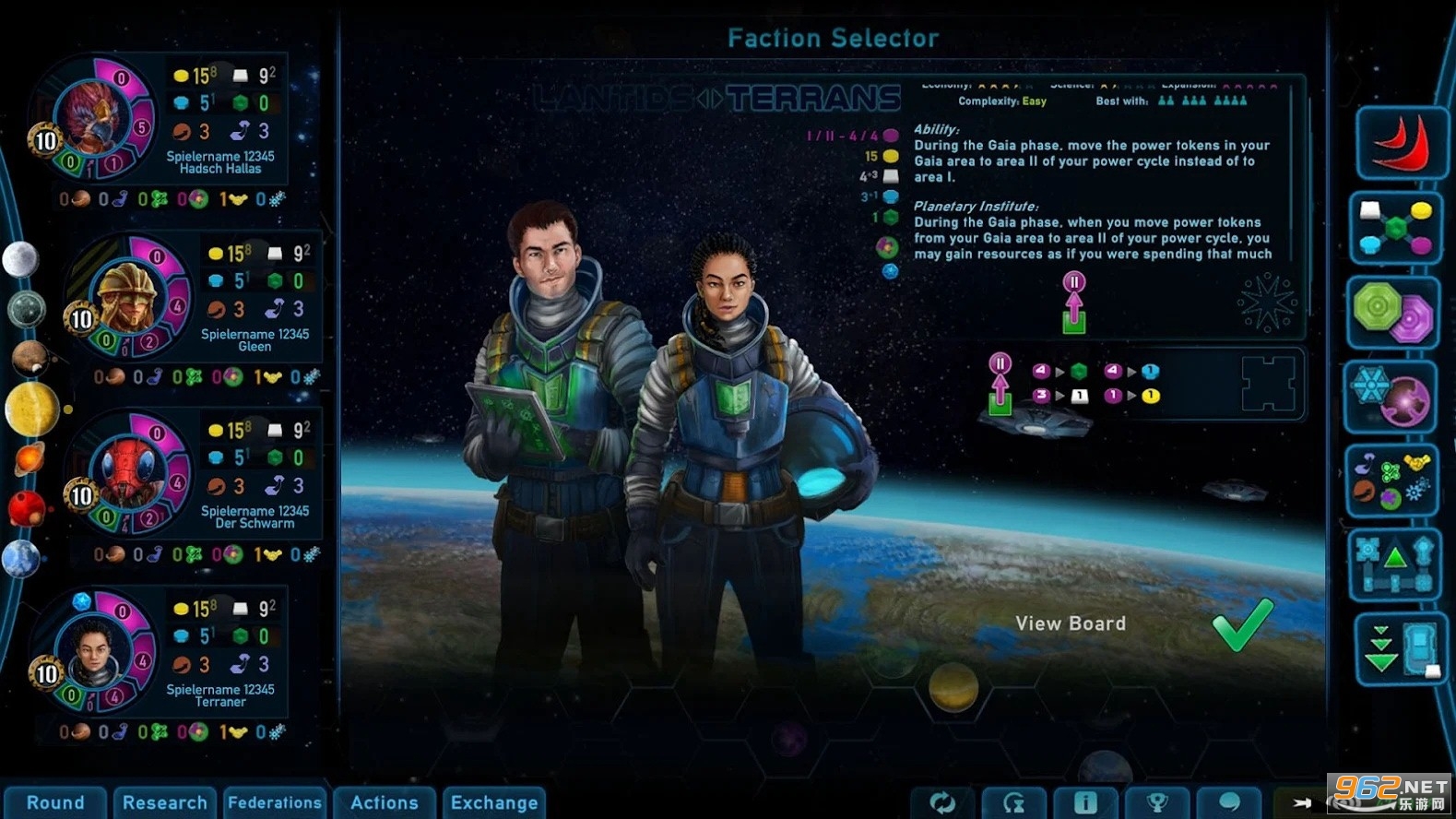Open the info button with the 'i' icon
The width and height of the screenshot is (1456, 819).
click(x=1085, y=802)
